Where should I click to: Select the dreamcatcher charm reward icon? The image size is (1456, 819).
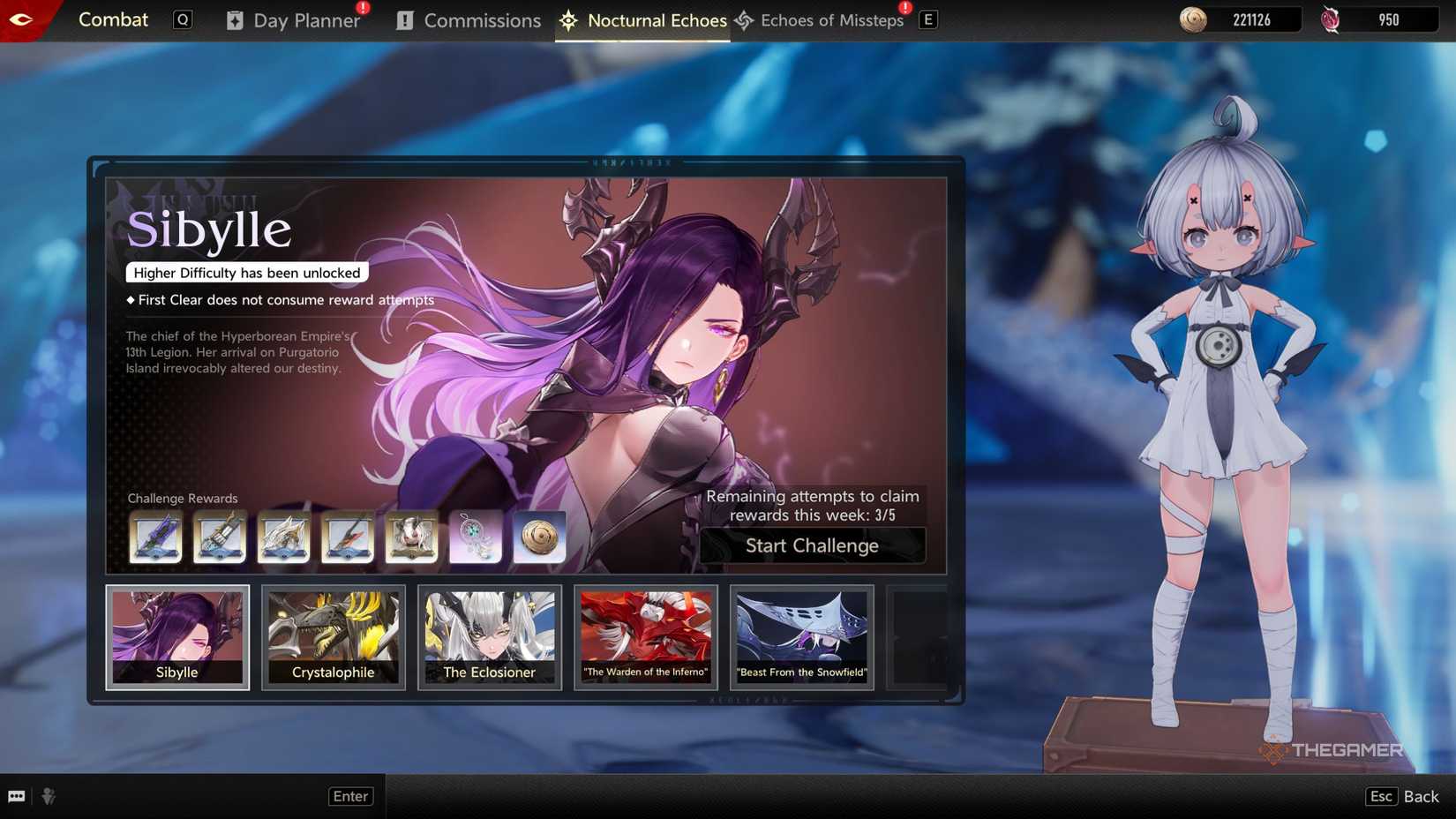475,537
